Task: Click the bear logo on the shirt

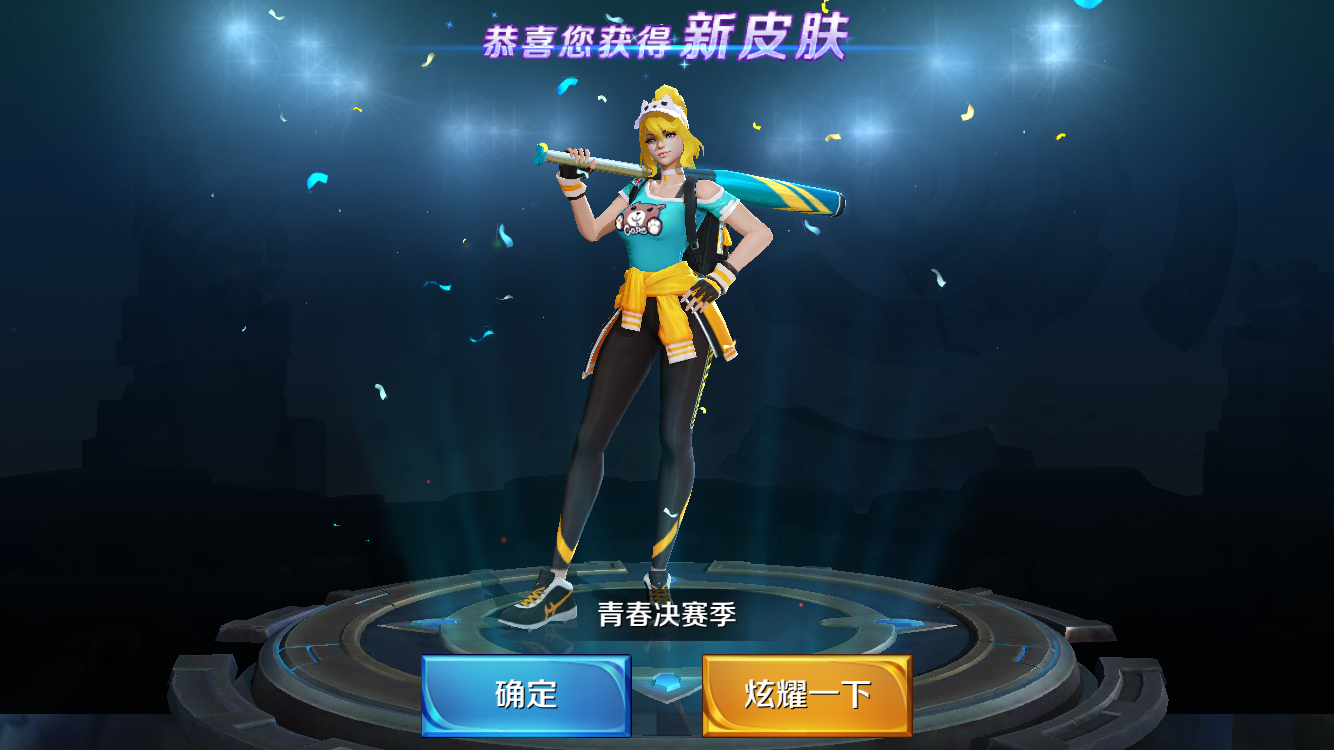Action: 637,219
